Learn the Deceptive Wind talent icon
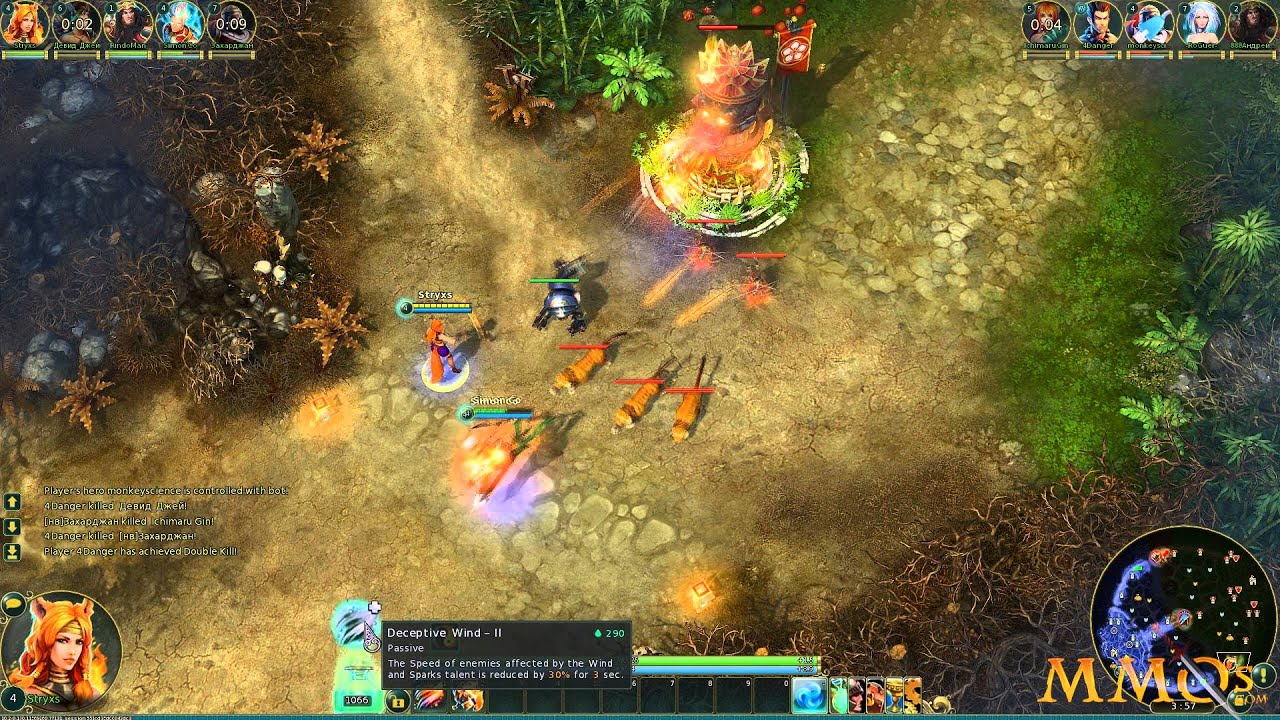The height and width of the screenshot is (720, 1280). pyautogui.click(x=354, y=624)
